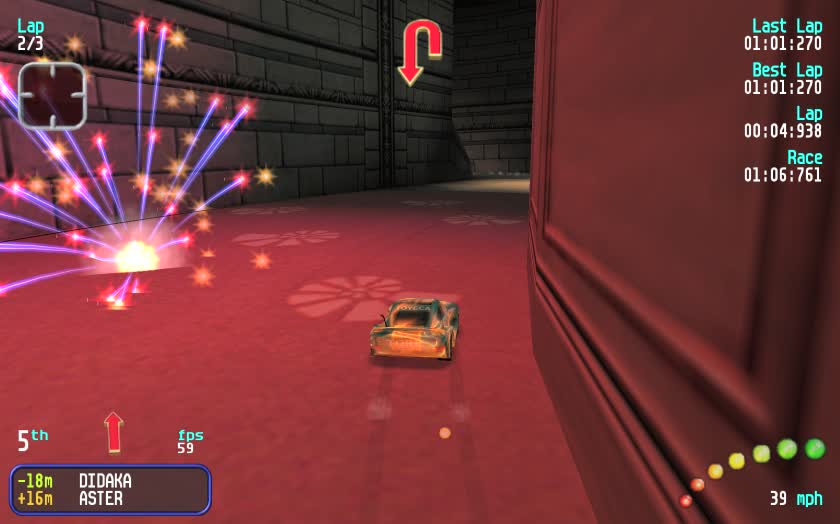Screen dimensions: 840x524
Task: Click the red upward direction arrow
Action: (x=113, y=432)
